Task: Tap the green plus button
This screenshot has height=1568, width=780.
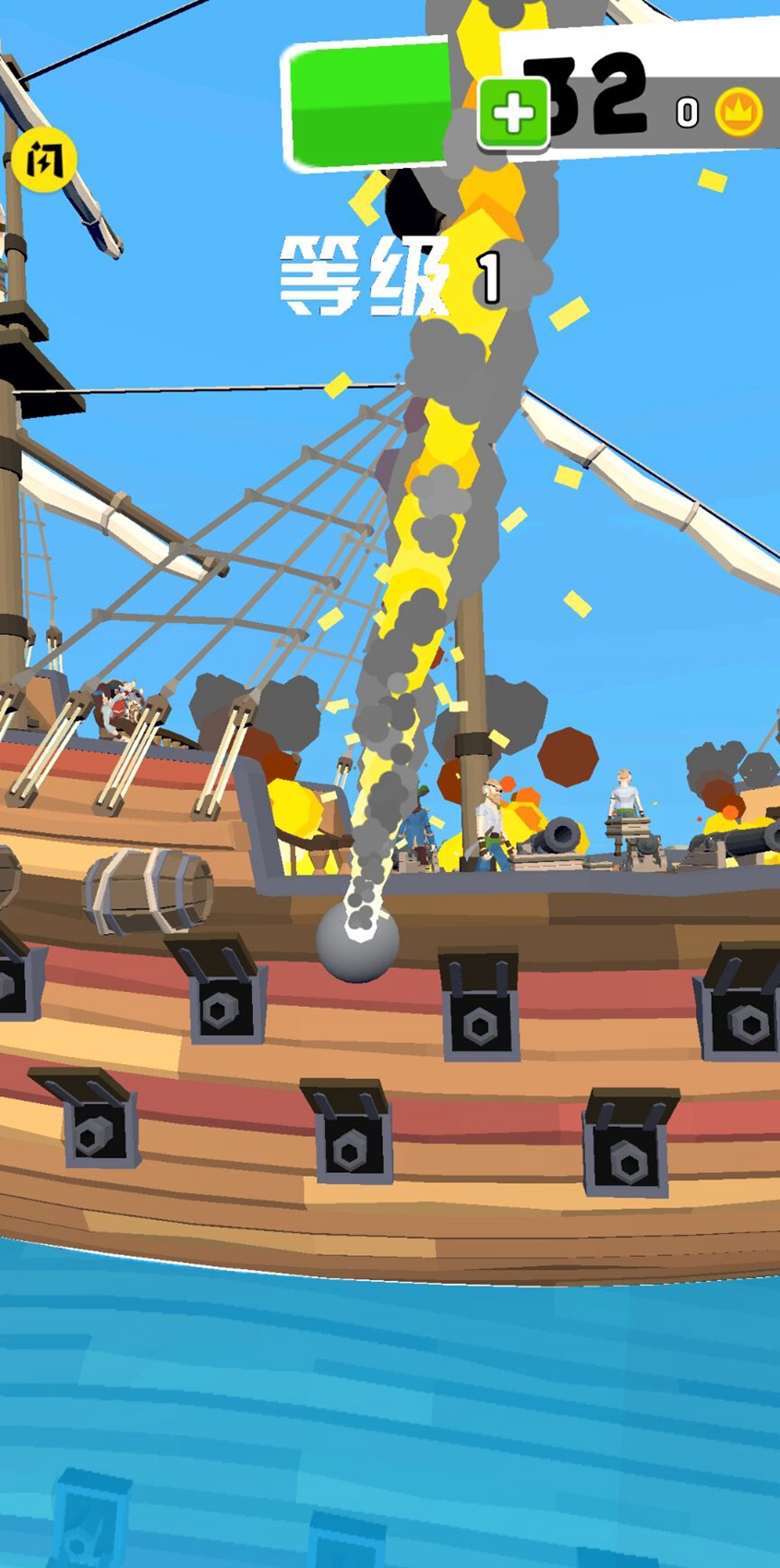Action: [513, 114]
